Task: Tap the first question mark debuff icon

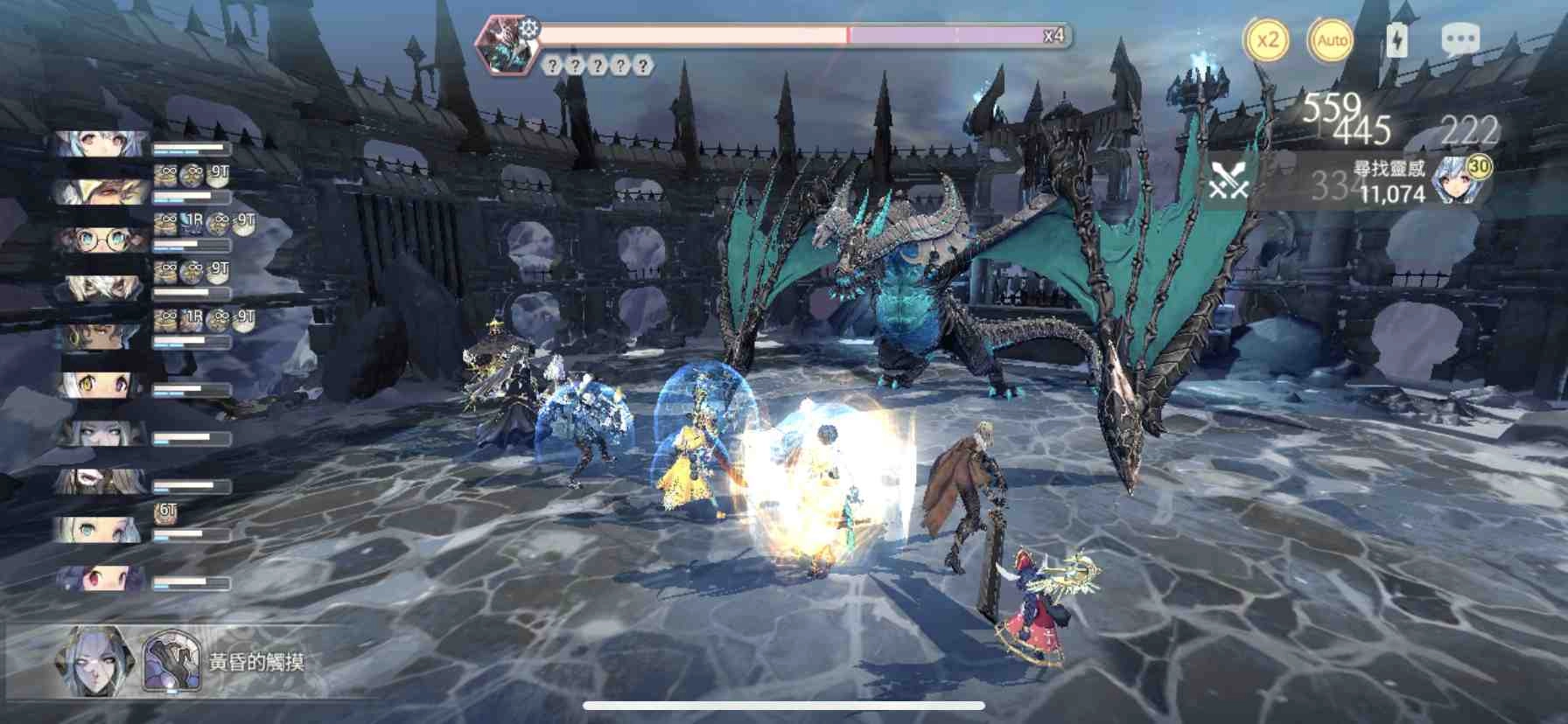Action: [553, 65]
